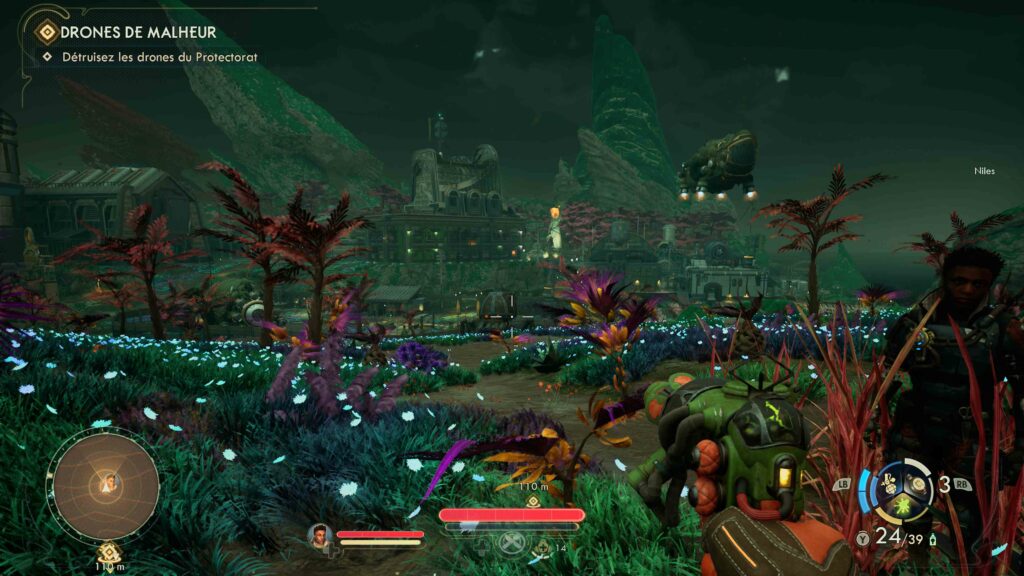Select the crossed-tools ability icon

pyautogui.click(x=511, y=543)
